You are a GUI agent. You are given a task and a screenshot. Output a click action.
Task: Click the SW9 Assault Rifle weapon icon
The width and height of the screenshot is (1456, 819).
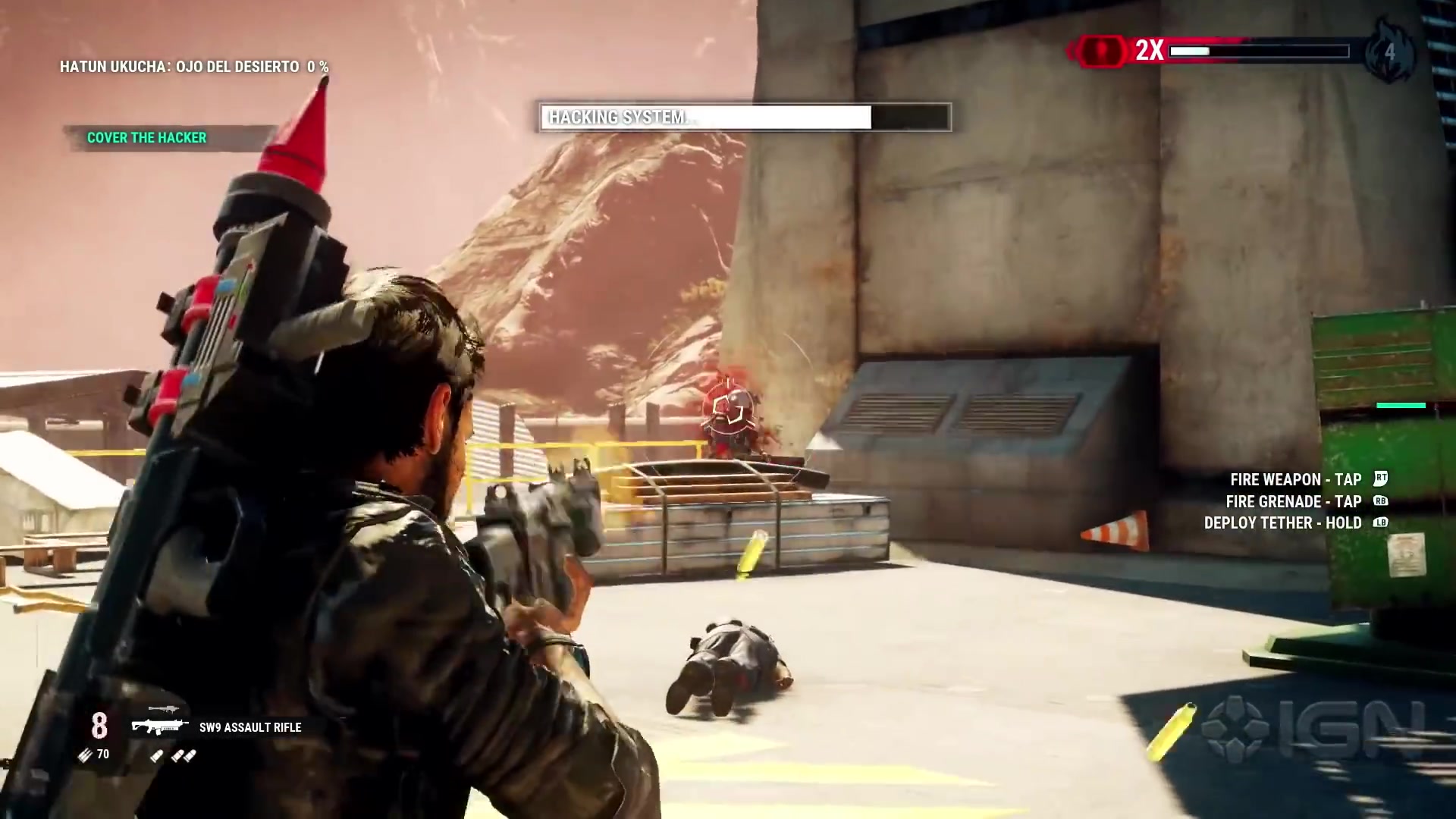(159, 726)
